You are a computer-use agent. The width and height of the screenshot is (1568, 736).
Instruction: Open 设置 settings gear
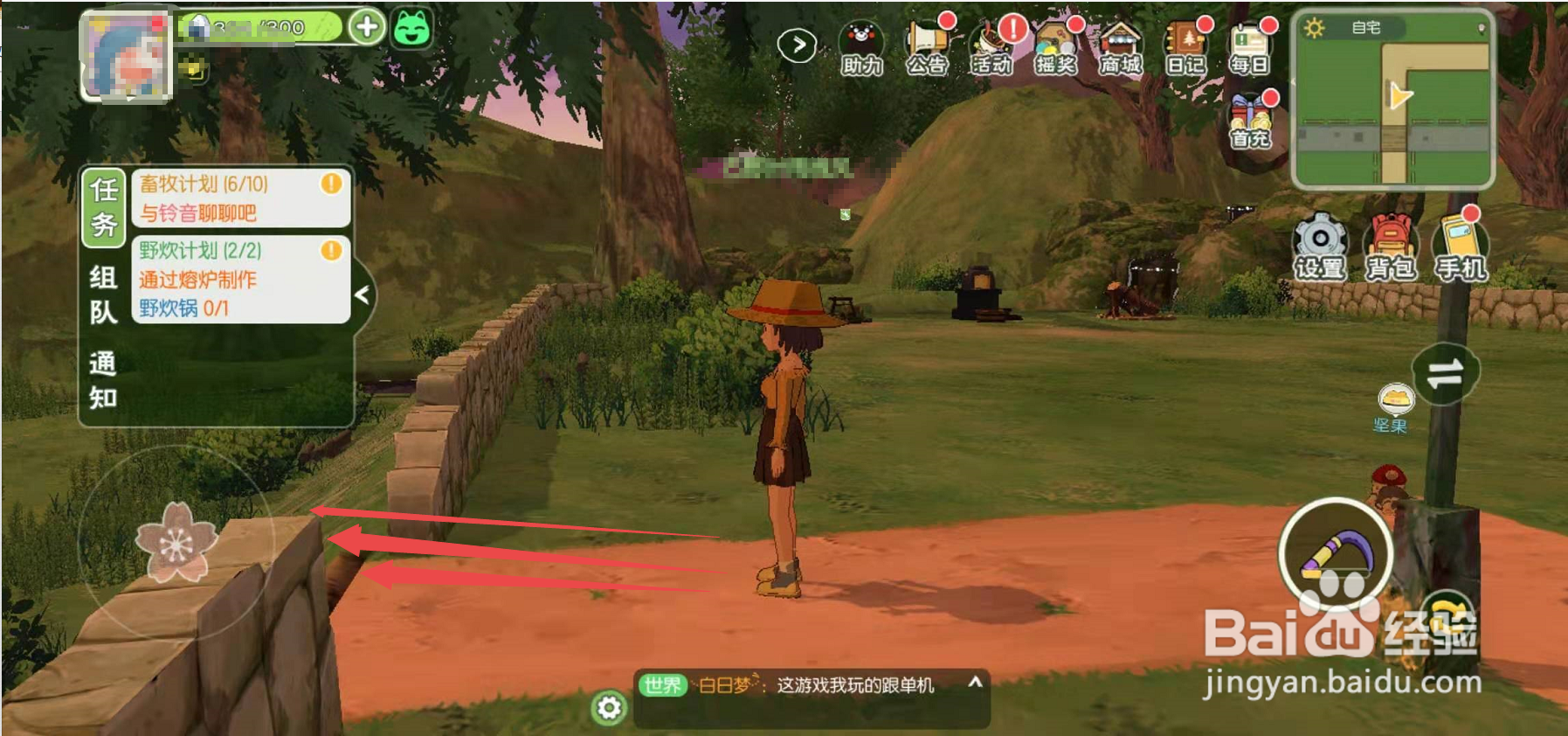tap(1320, 246)
